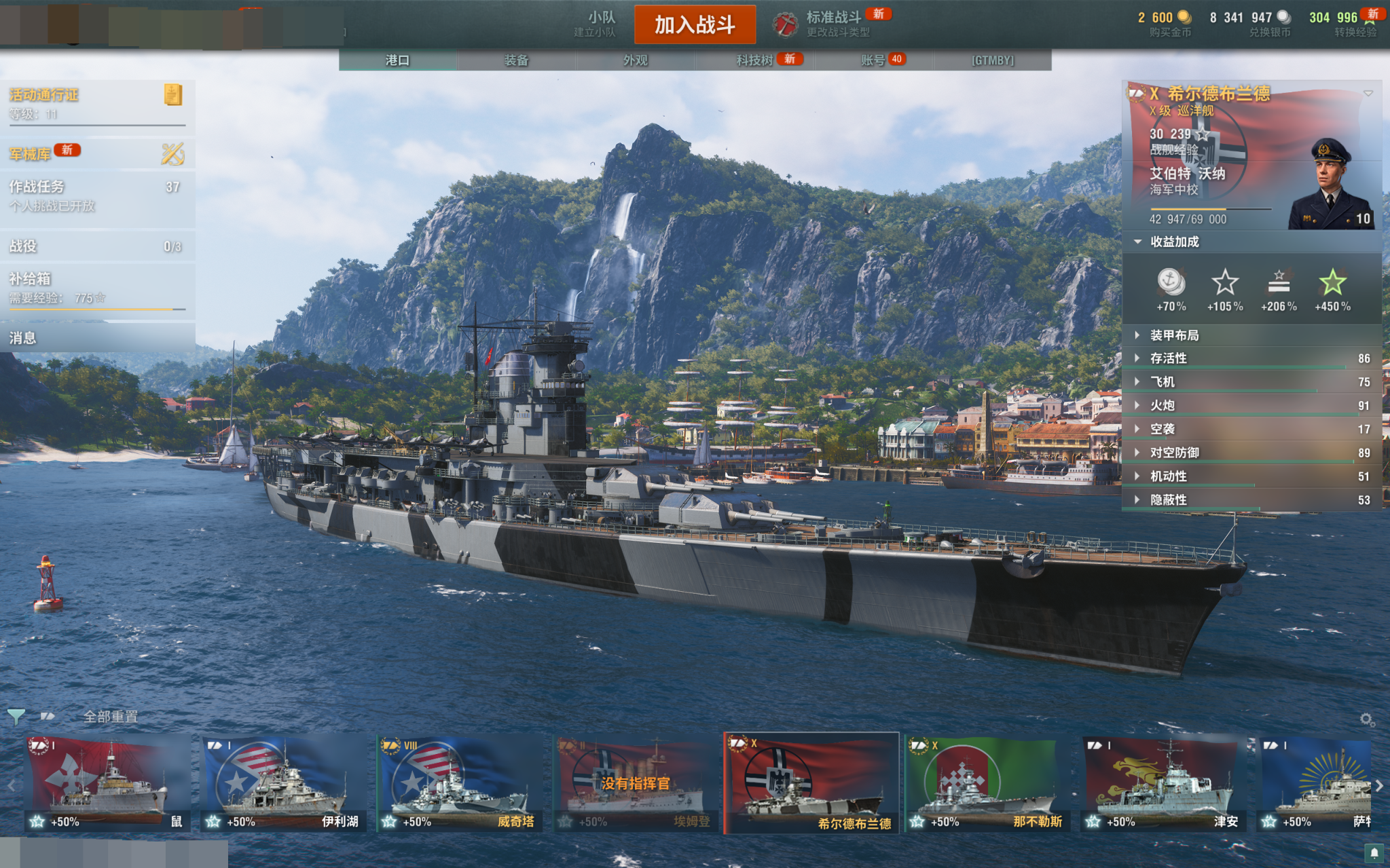Select the 那不勒斯 ship card
Image resolution: width=1390 pixels, height=868 pixels.
pyautogui.click(x=988, y=784)
